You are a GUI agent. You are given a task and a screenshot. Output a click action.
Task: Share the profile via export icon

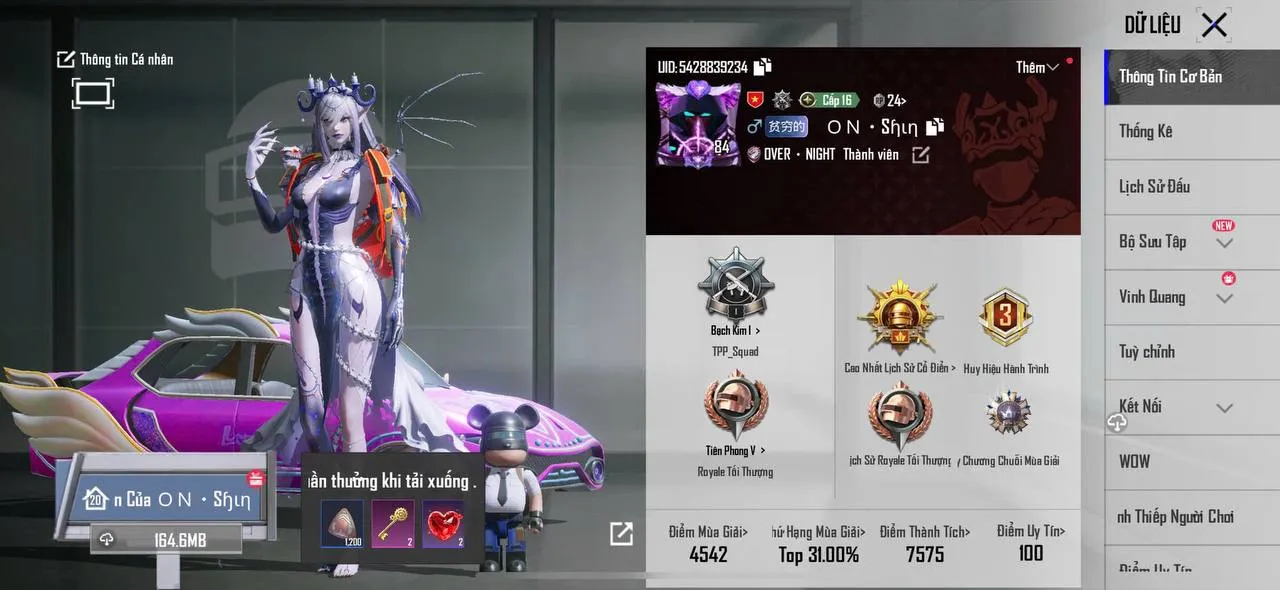tap(621, 534)
